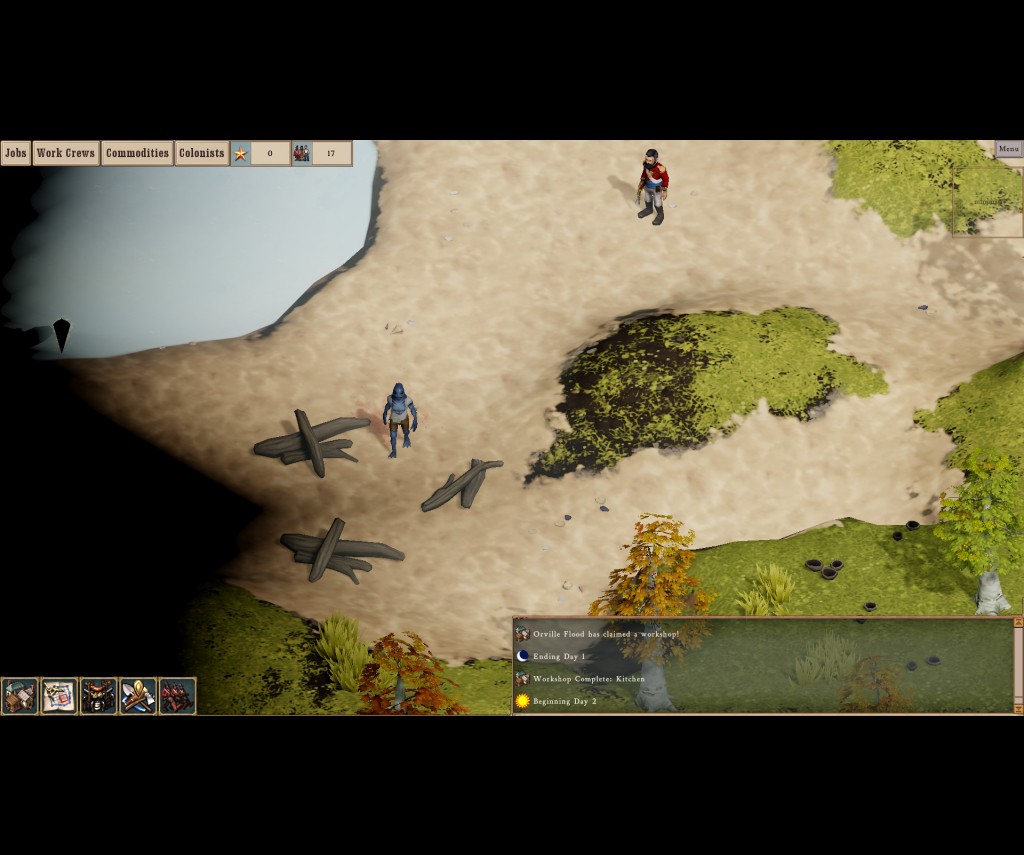Click the minimap in the corner

988,201
